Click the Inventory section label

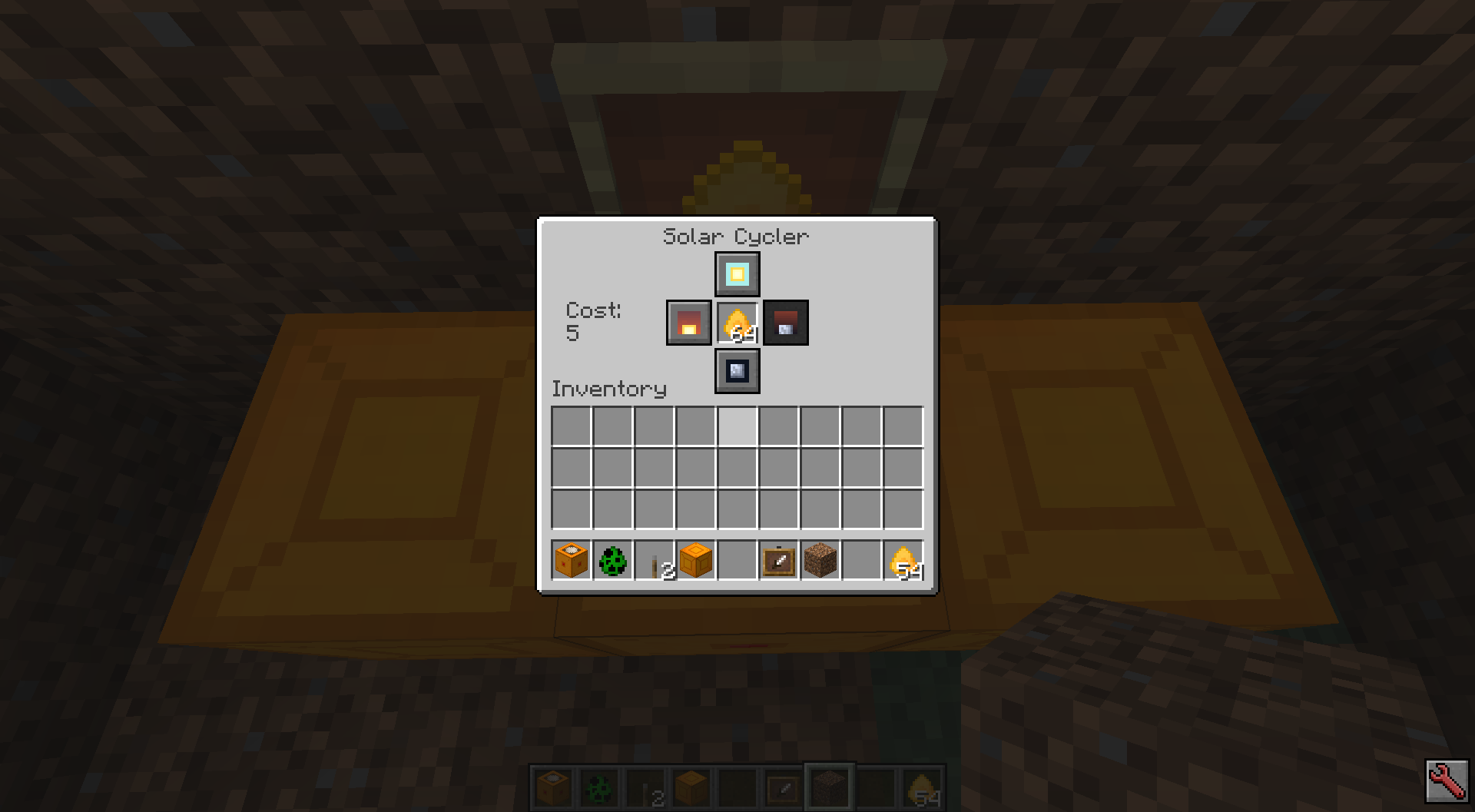608,389
